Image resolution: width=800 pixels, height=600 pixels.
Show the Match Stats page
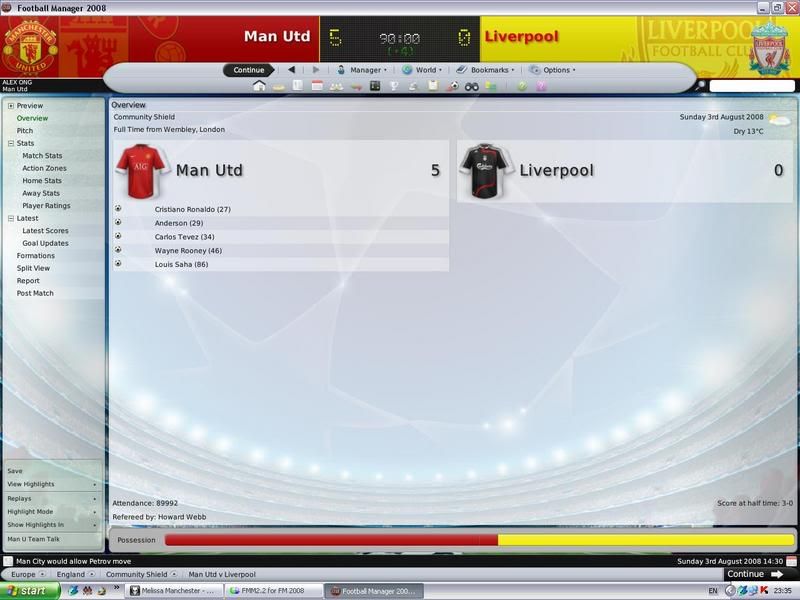pyautogui.click(x=42, y=156)
